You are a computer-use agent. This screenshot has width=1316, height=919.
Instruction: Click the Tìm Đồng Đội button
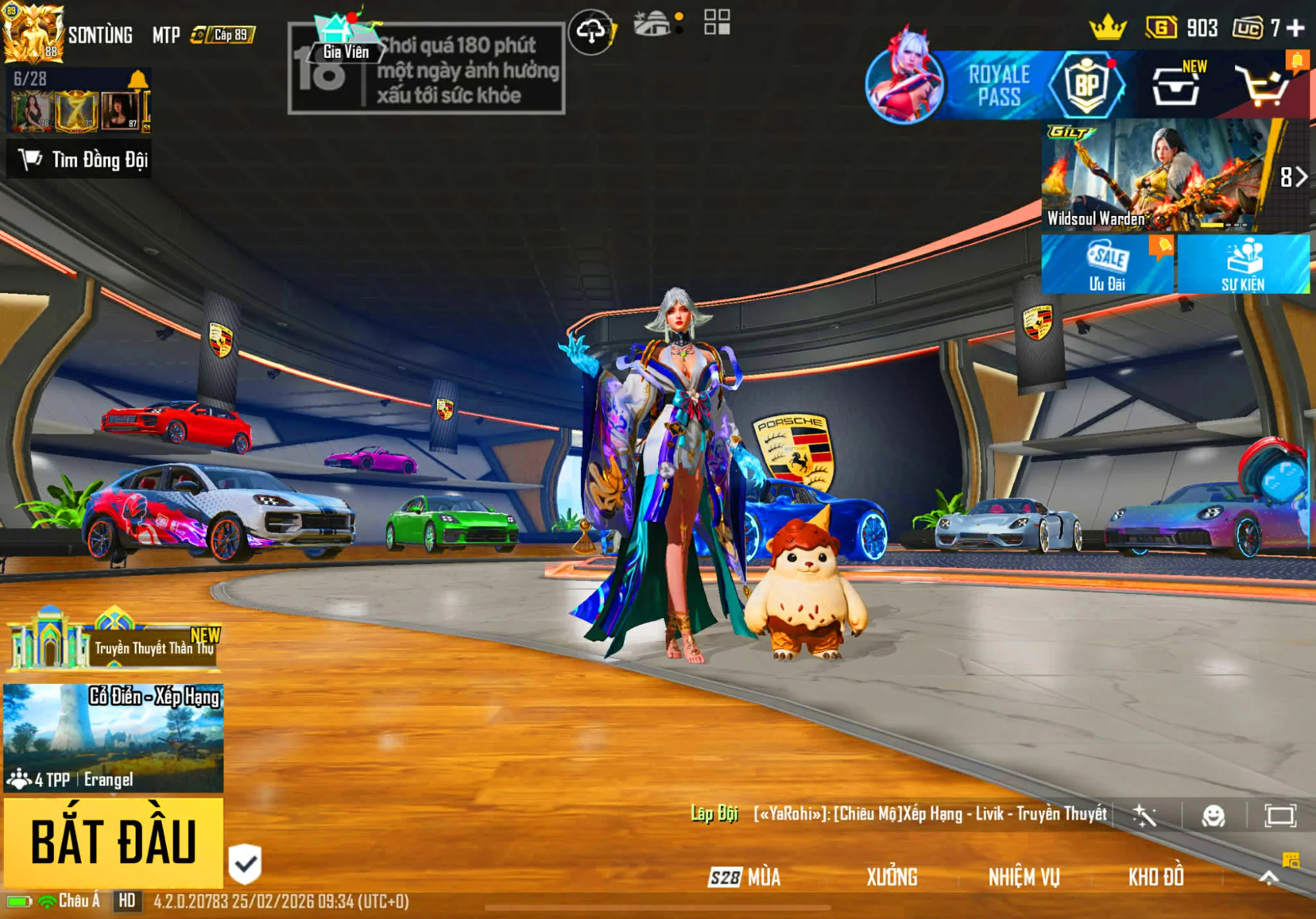pyautogui.click(x=81, y=157)
